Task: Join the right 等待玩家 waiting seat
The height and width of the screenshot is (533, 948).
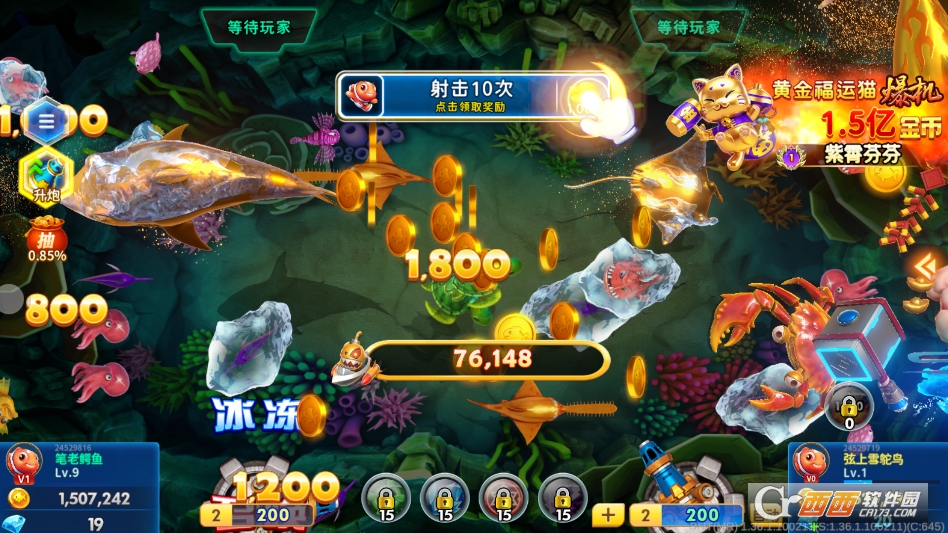Action: (688, 27)
